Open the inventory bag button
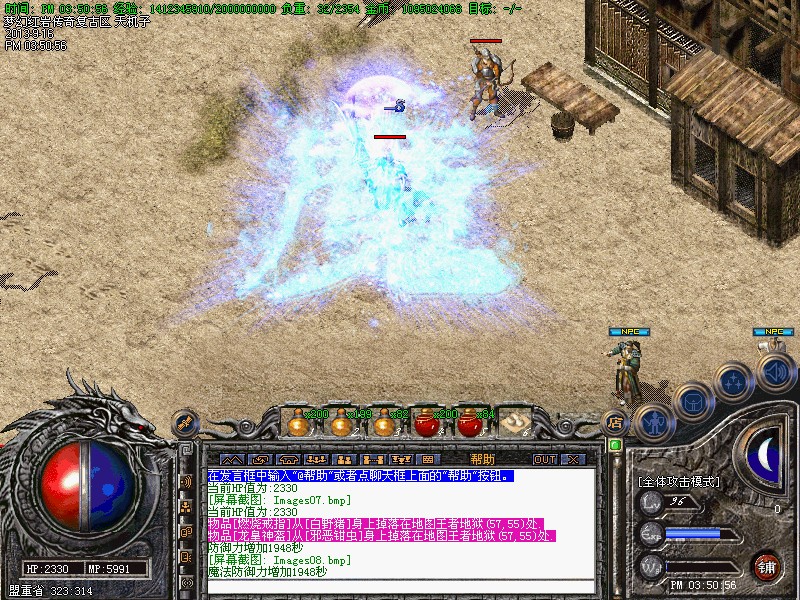Image resolution: width=800 pixels, height=600 pixels. 692,400
